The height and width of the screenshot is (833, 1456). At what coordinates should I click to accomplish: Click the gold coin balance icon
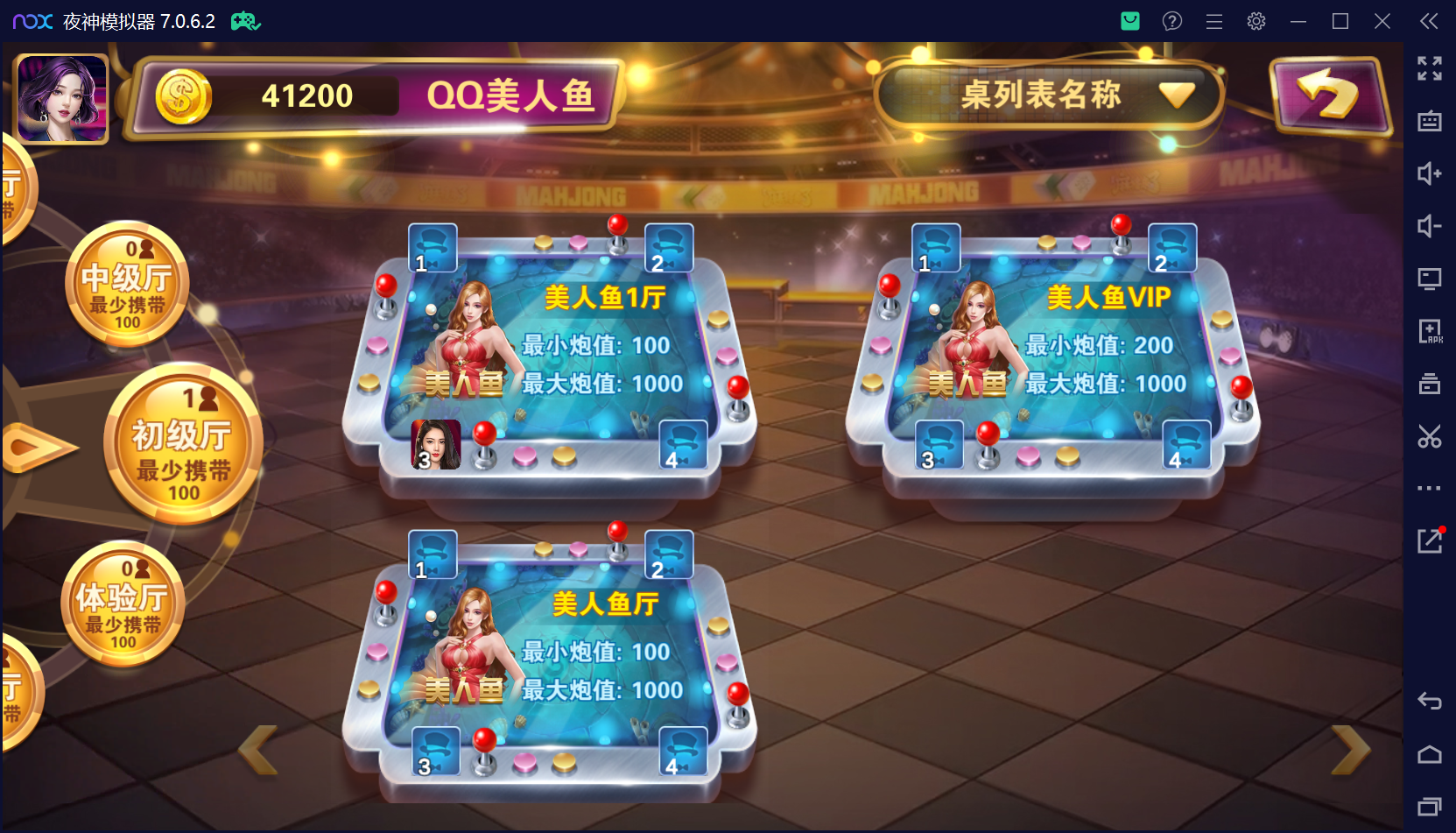[183, 96]
